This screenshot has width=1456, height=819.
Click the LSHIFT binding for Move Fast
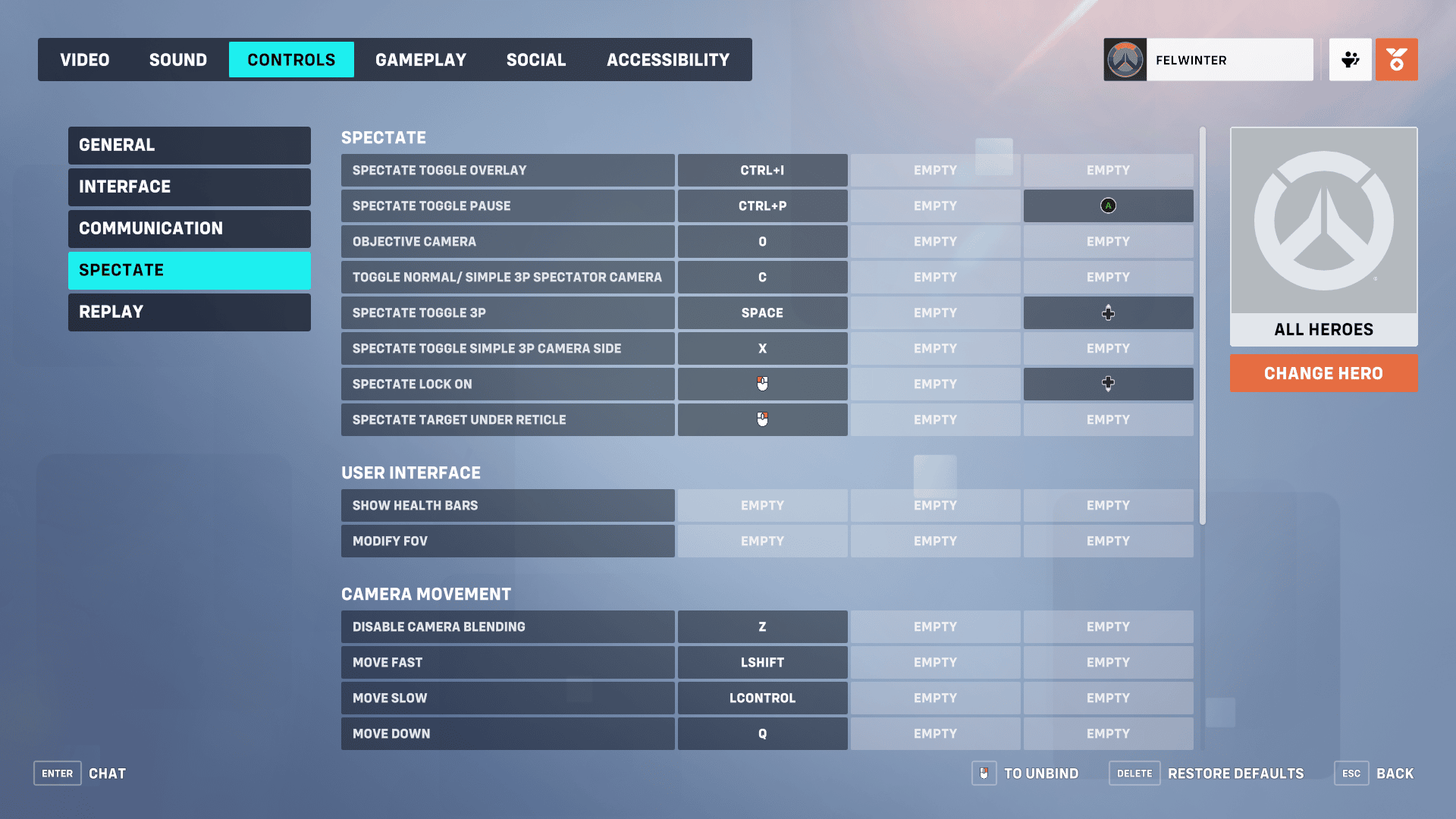pos(762,662)
